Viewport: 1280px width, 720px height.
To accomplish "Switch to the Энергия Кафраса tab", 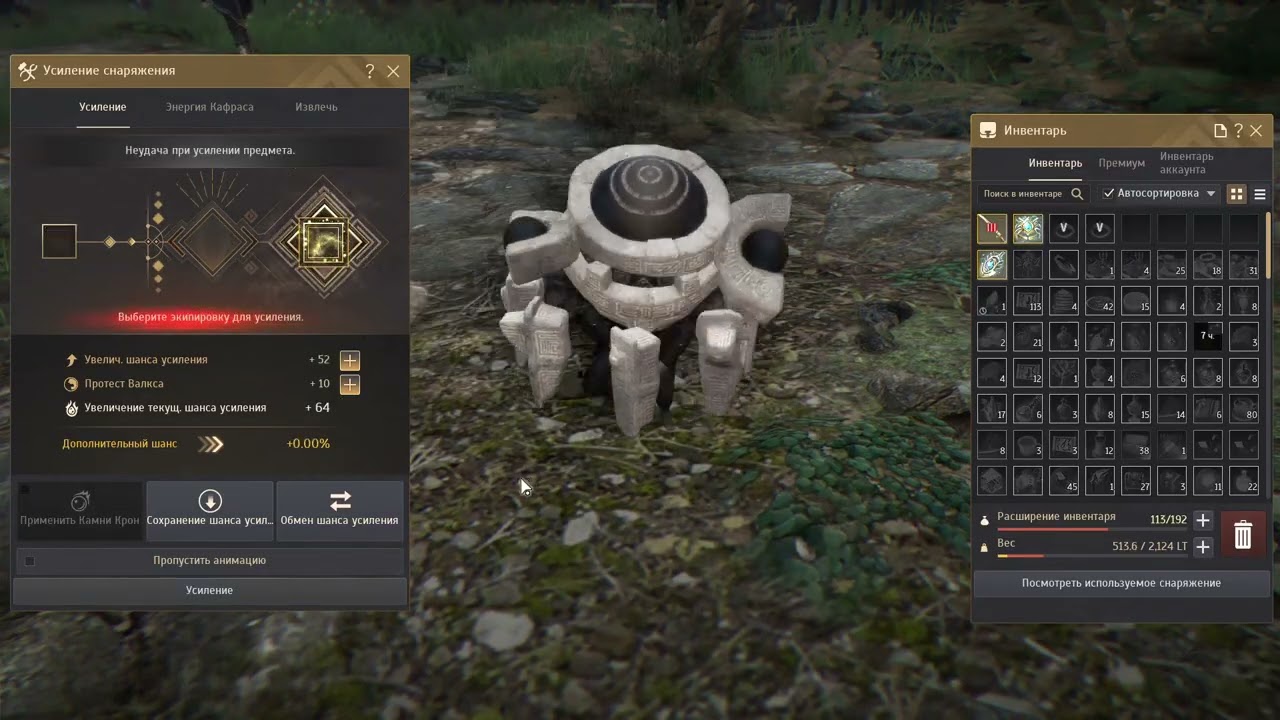I will pos(209,107).
